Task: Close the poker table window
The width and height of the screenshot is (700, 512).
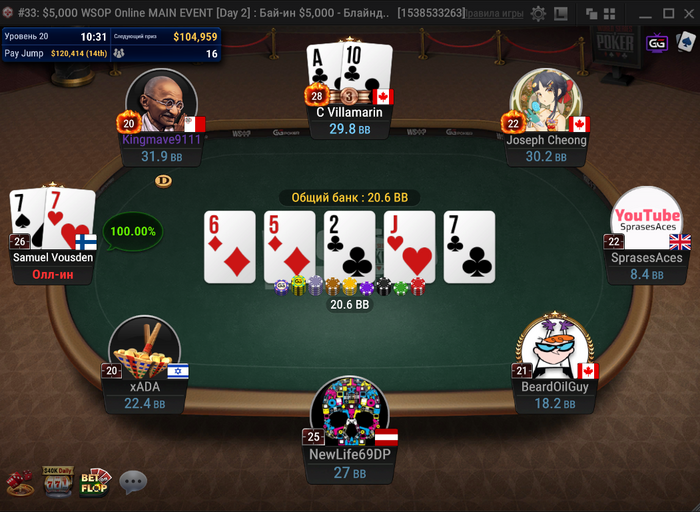Action: click(x=689, y=14)
